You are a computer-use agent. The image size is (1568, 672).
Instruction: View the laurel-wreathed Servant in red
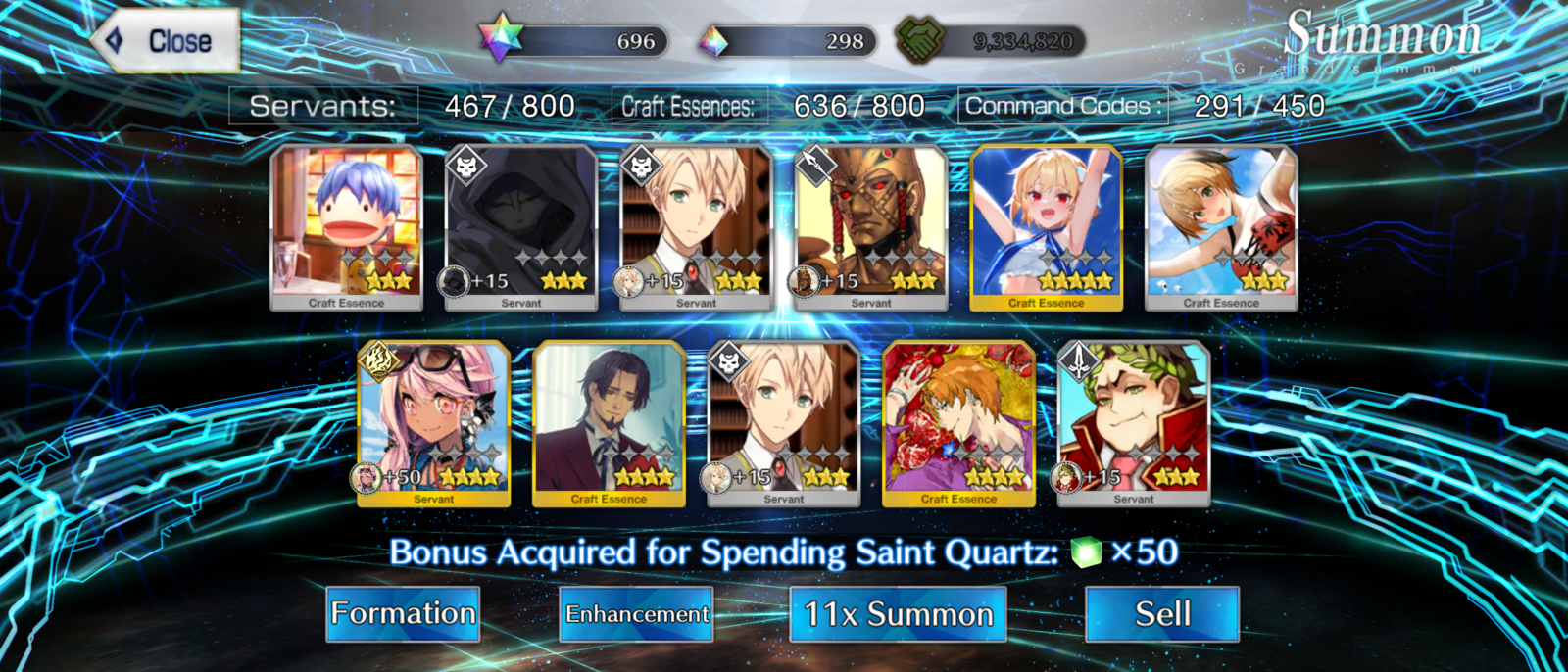coord(1134,423)
